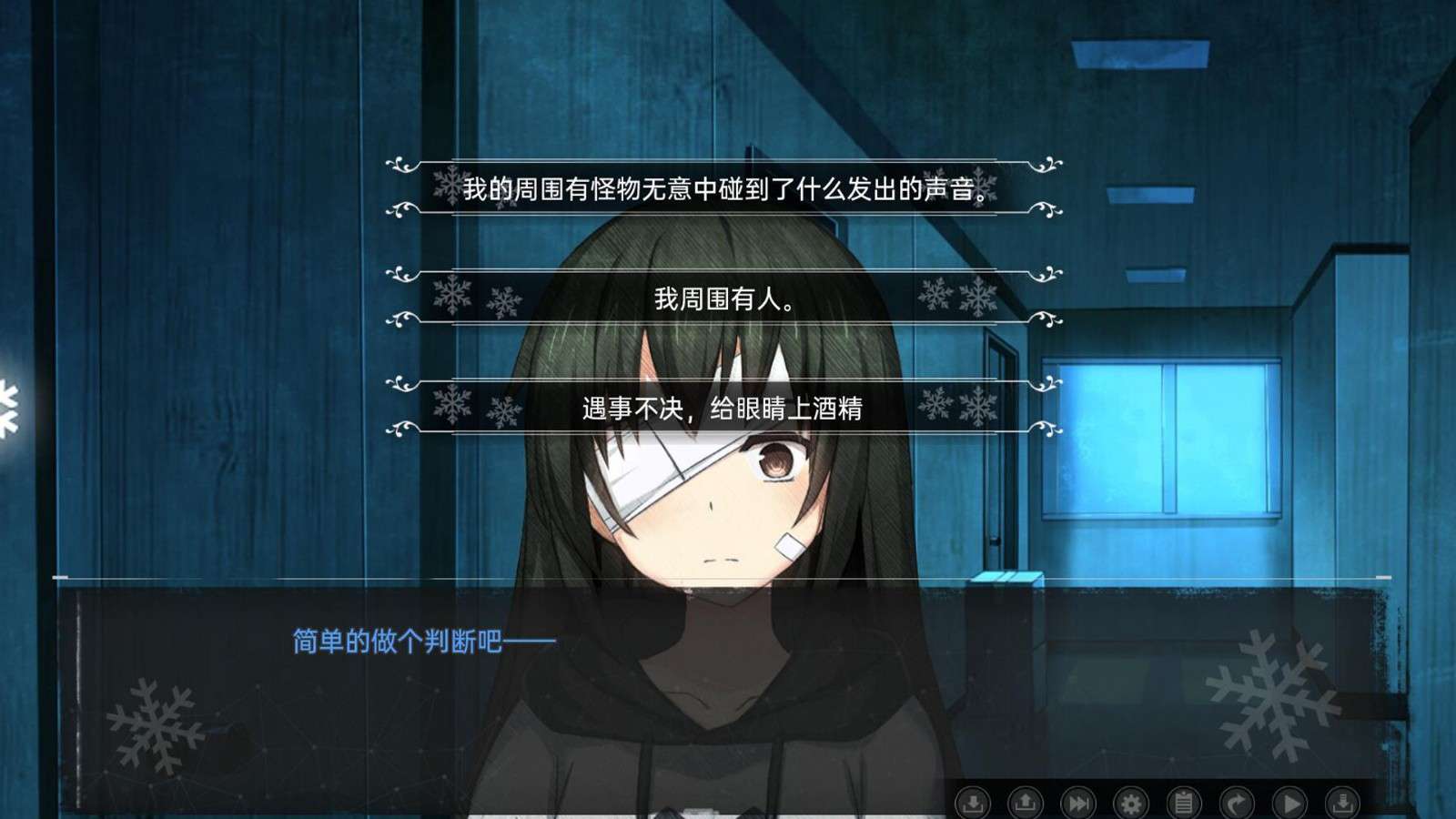Open the Settings gear icon
This screenshot has height=819, width=1456.
point(1131,802)
